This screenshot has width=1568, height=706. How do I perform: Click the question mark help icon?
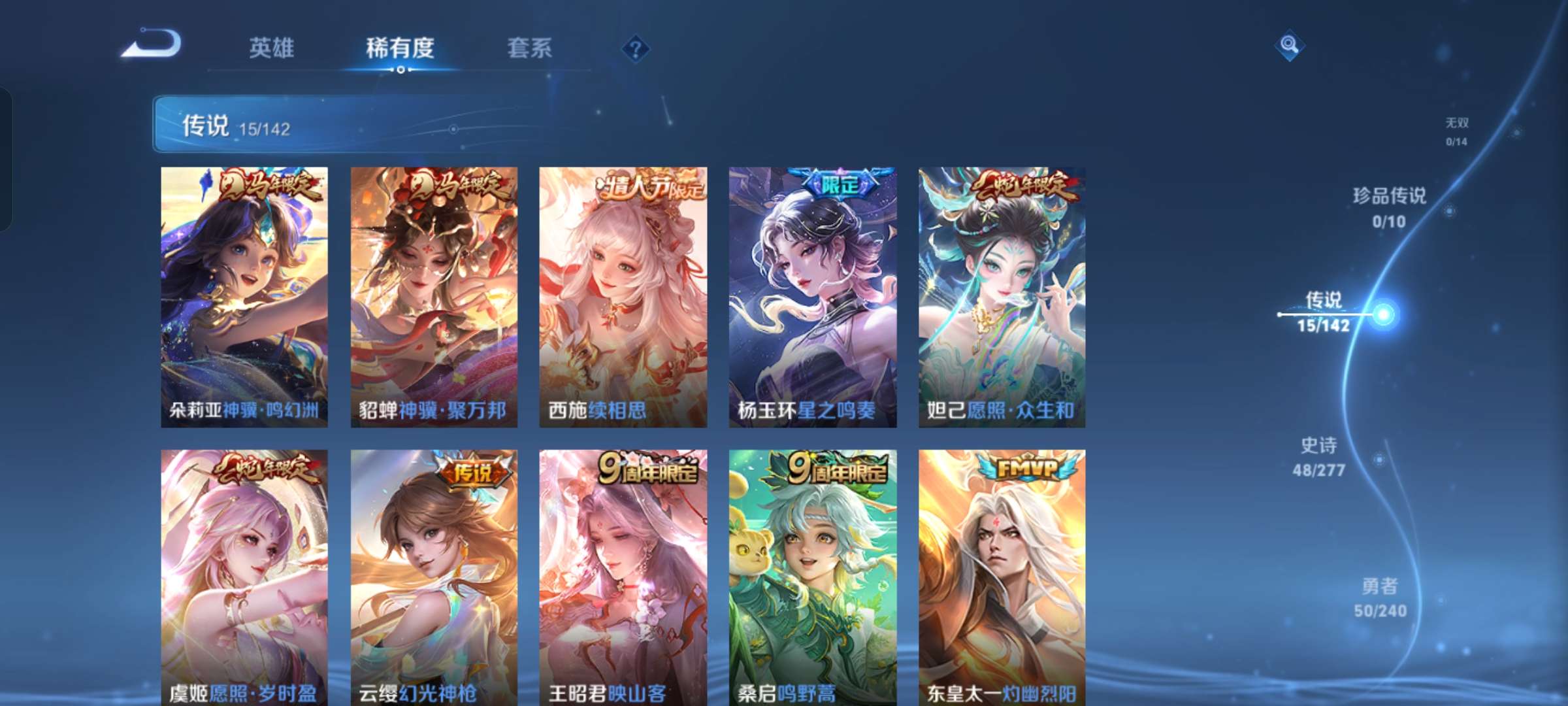click(636, 49)
